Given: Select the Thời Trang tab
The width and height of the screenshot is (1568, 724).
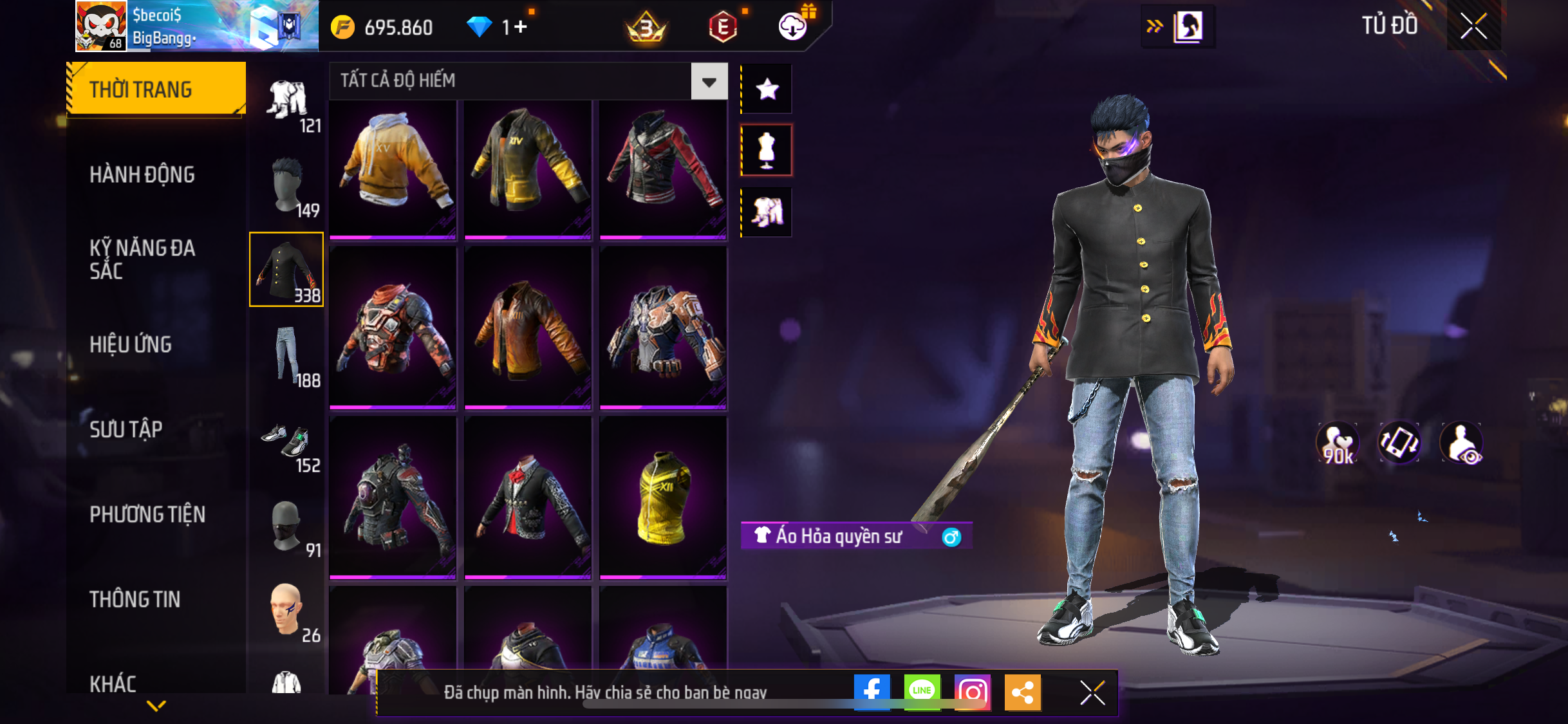Looking at the screenshot, I should pyautogui.click(x=156, y=89).
